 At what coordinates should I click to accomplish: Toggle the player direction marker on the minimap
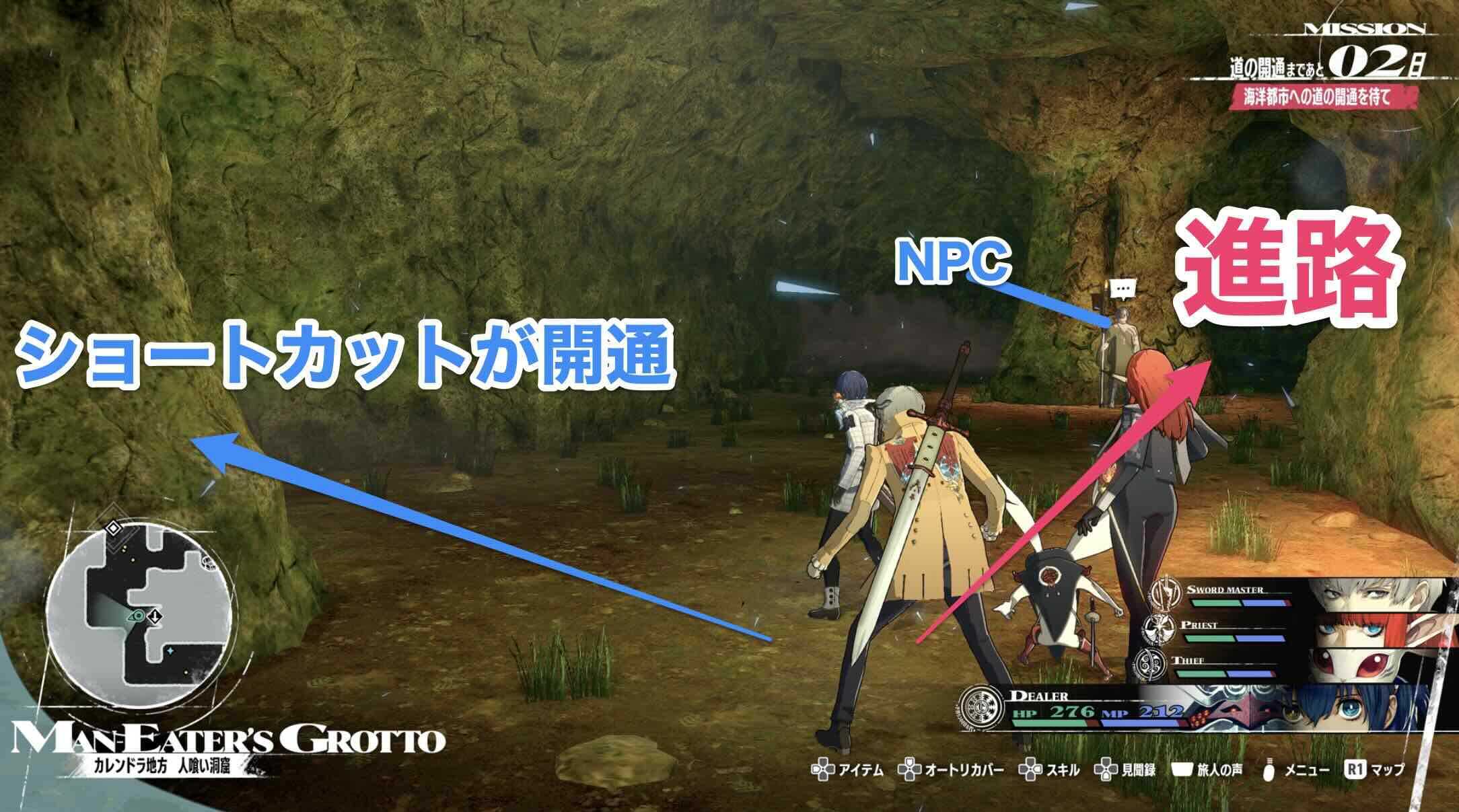coord(137,616)
